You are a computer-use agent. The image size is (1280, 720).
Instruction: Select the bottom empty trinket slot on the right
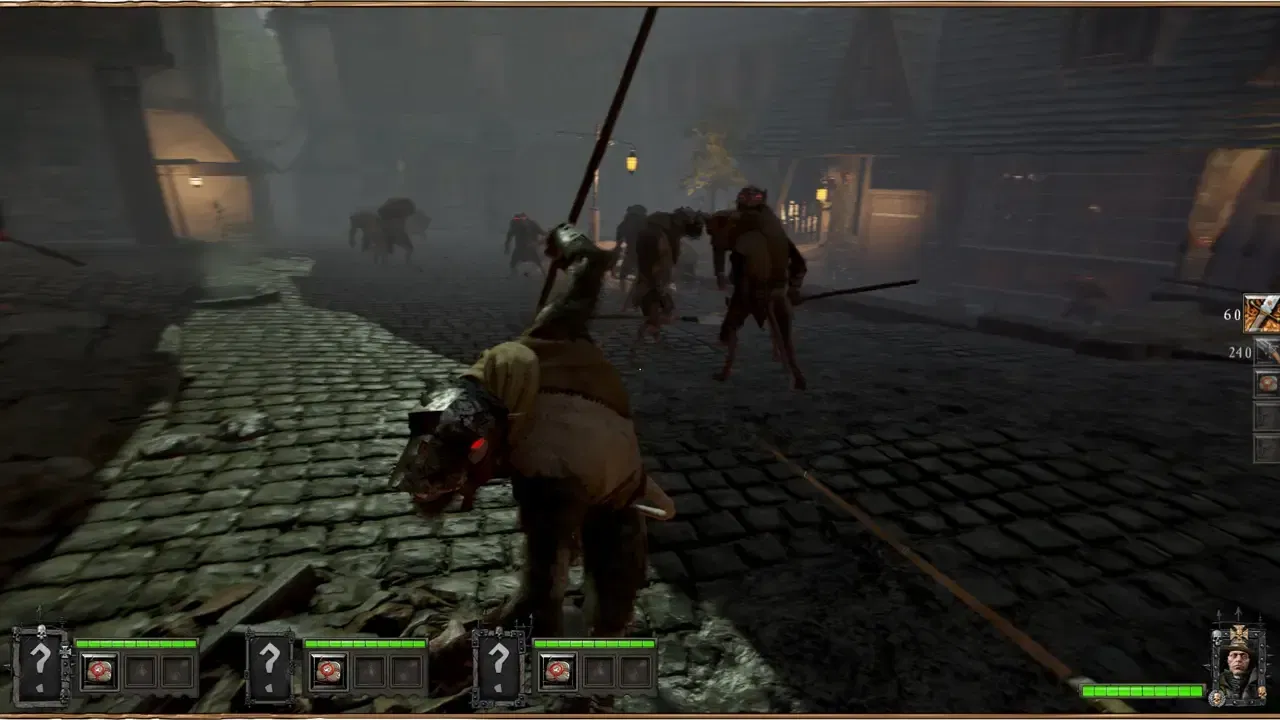click(x=1266, y=446)
